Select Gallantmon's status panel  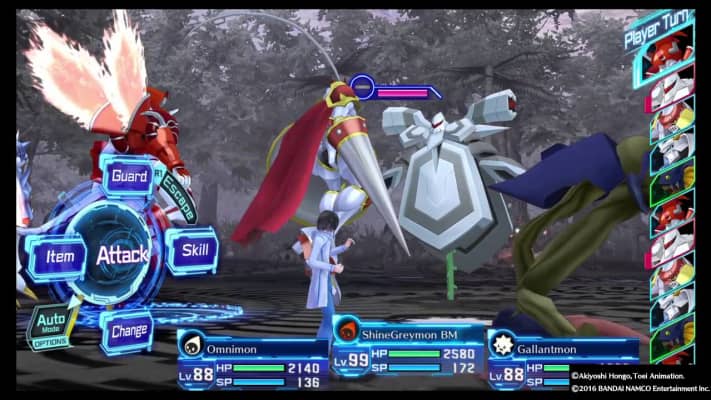click(565, 358)
